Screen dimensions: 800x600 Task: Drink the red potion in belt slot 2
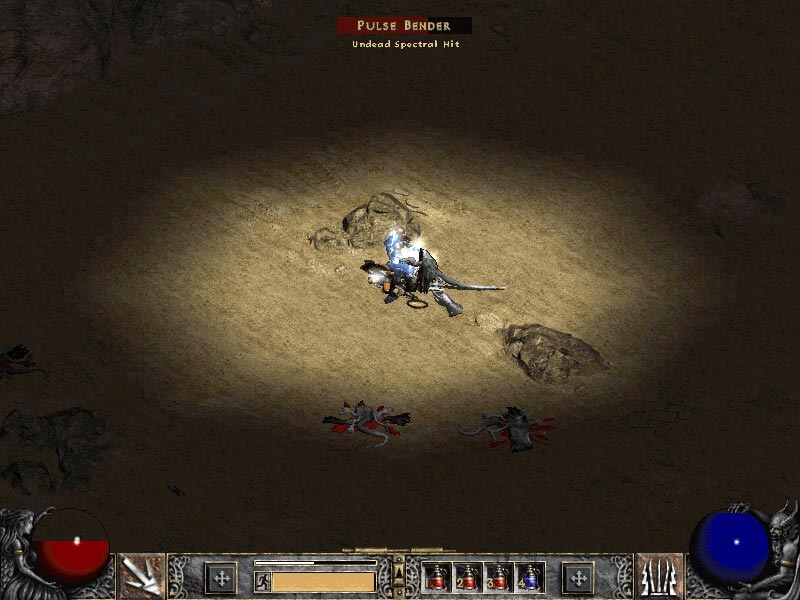[x=469, y=577]
